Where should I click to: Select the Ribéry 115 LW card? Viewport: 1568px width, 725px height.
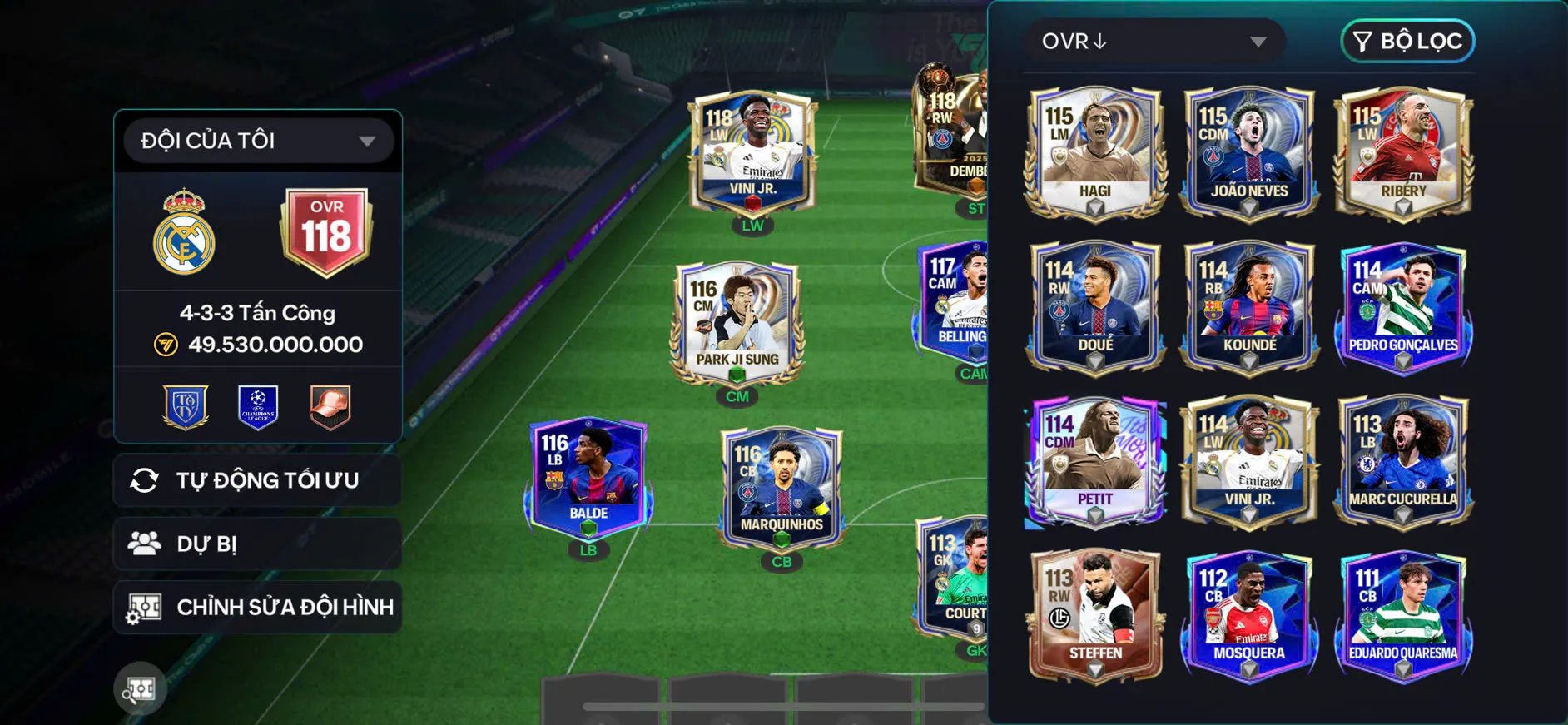(1403, 153)
